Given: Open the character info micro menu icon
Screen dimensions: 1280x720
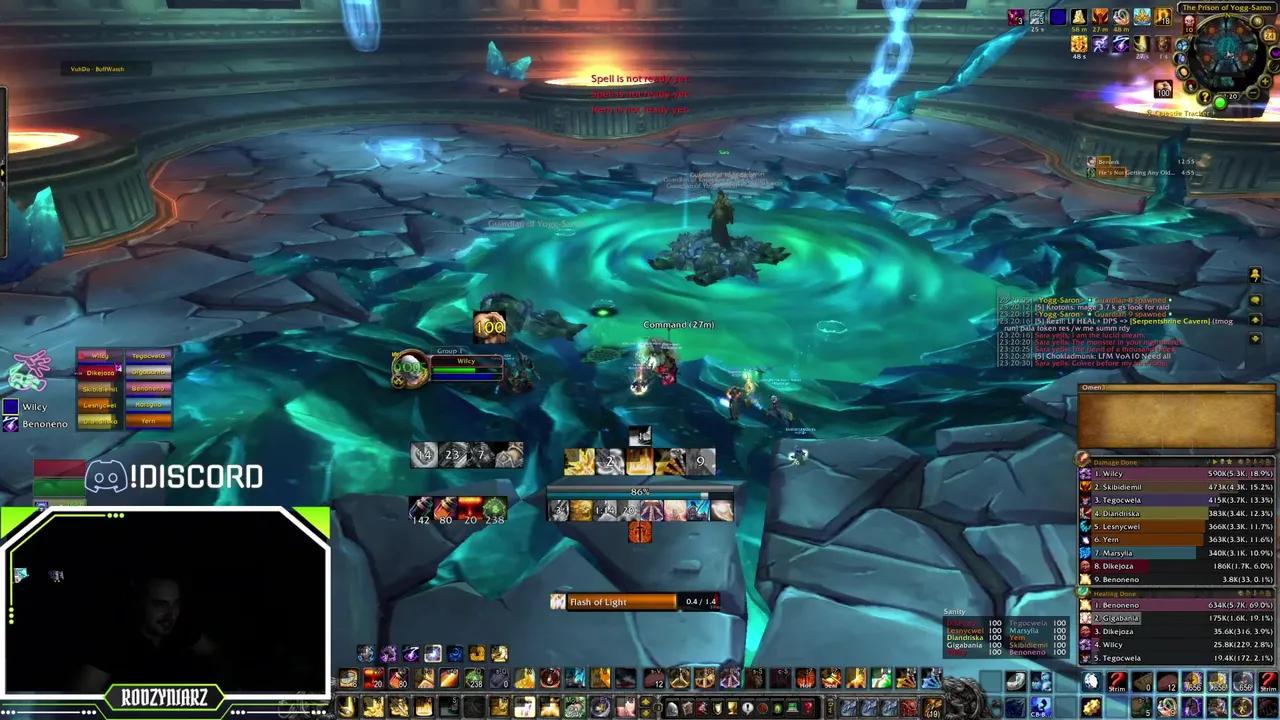Looking at the screenshot, I should [671, 708].
